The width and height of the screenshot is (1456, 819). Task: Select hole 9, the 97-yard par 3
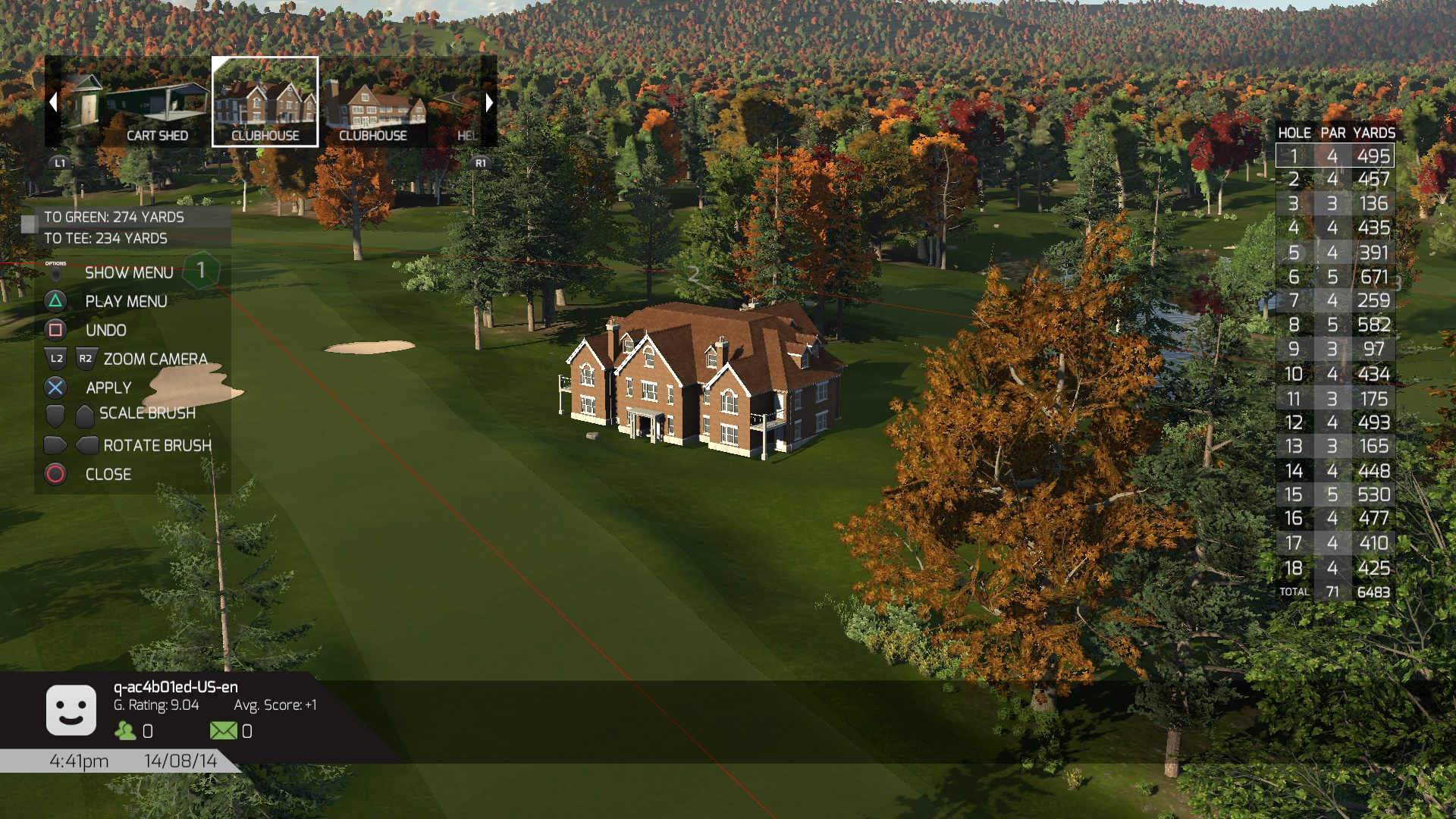click(x=1335, y=349)
